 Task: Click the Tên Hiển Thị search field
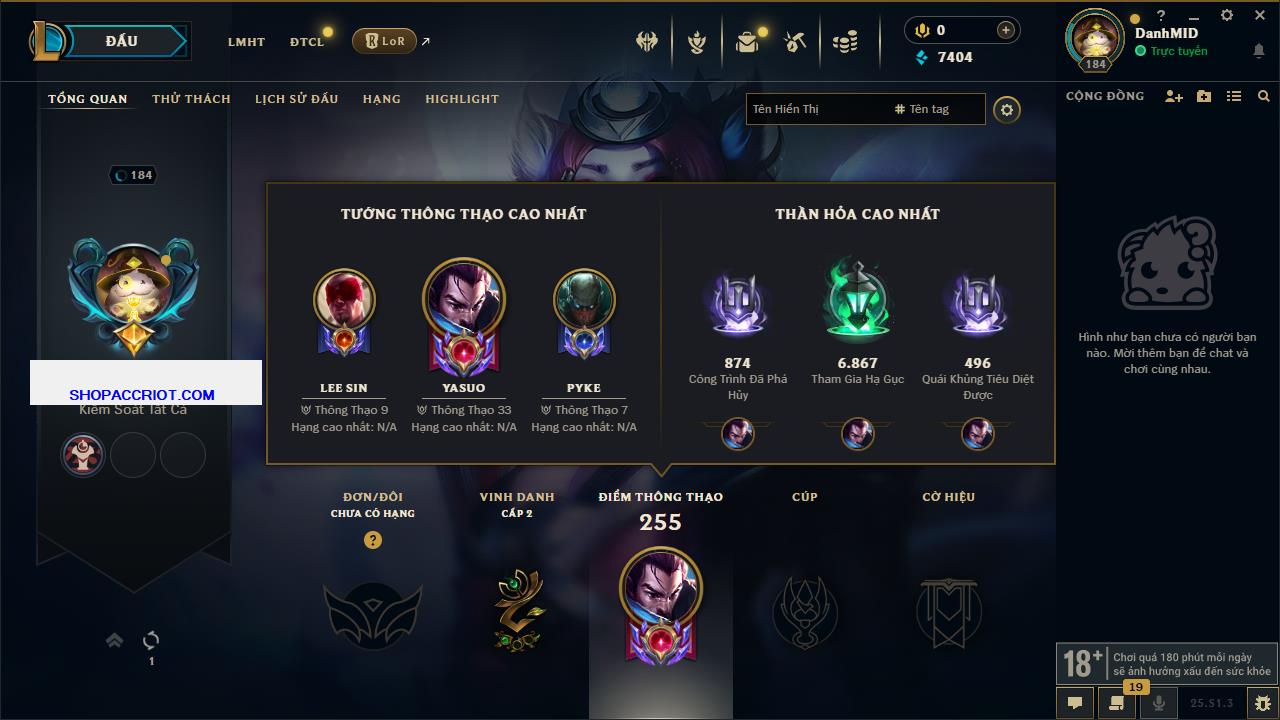point(815,109)
